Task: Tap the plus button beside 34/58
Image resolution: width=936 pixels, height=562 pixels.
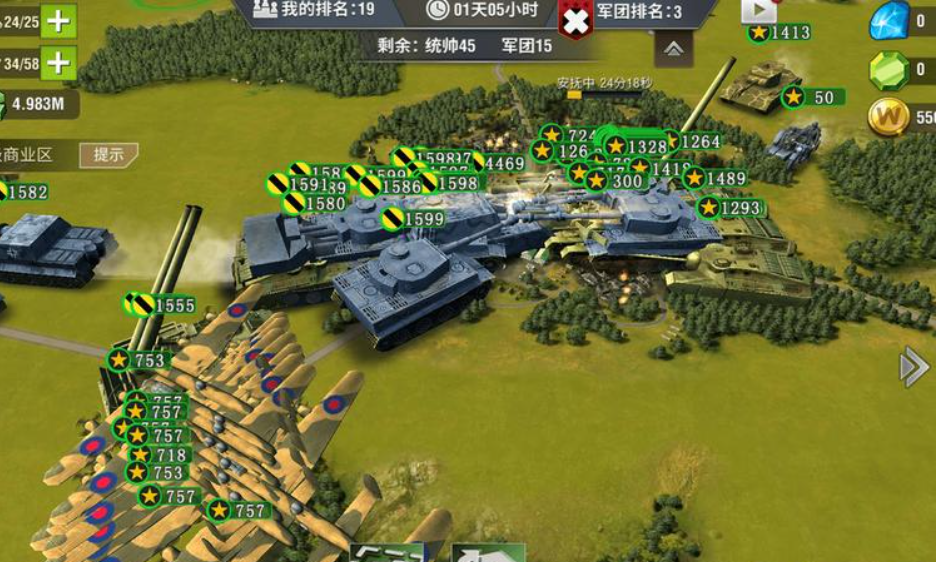Action: [x=59, y=64]
